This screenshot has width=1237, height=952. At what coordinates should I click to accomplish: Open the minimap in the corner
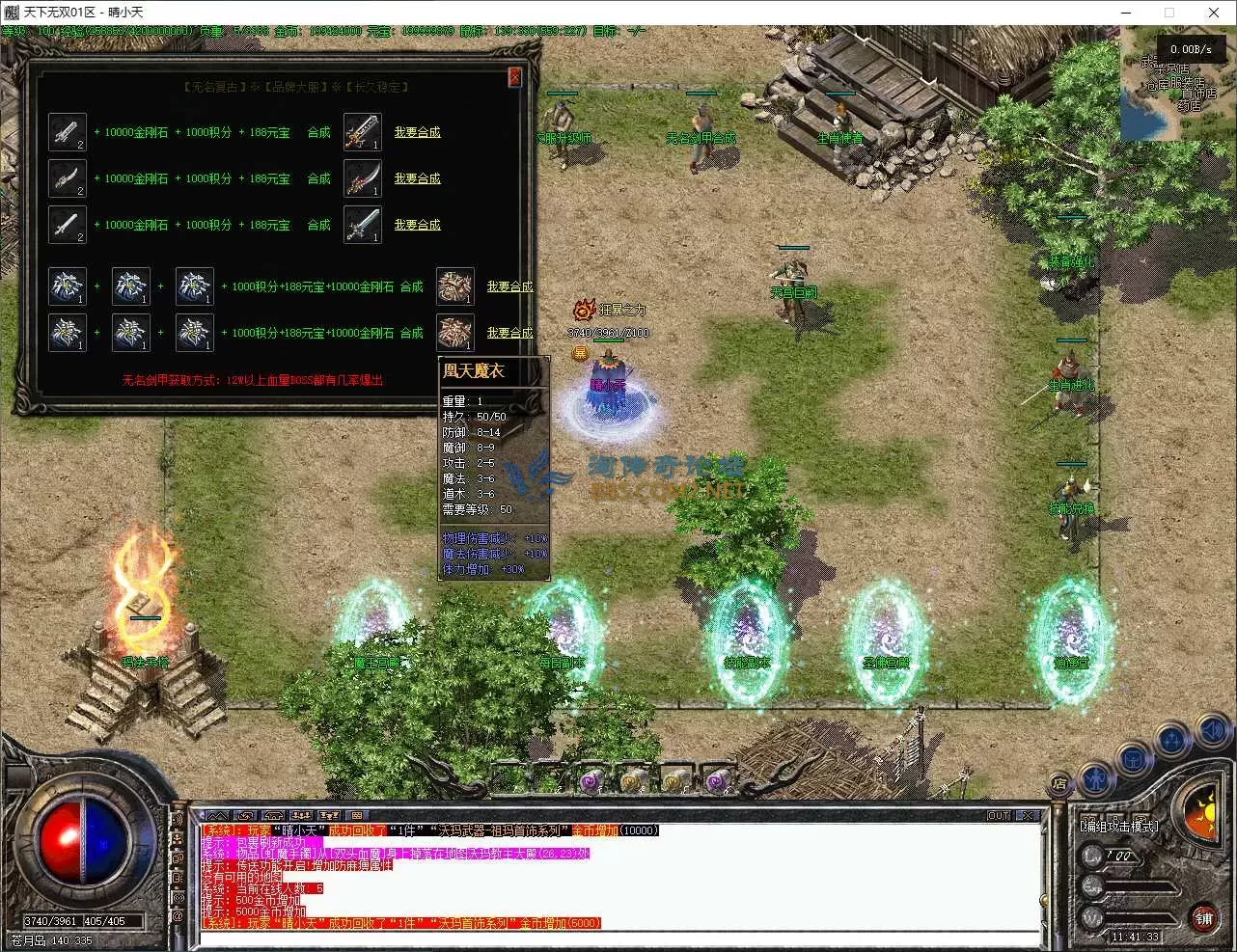coord(1176,85)
